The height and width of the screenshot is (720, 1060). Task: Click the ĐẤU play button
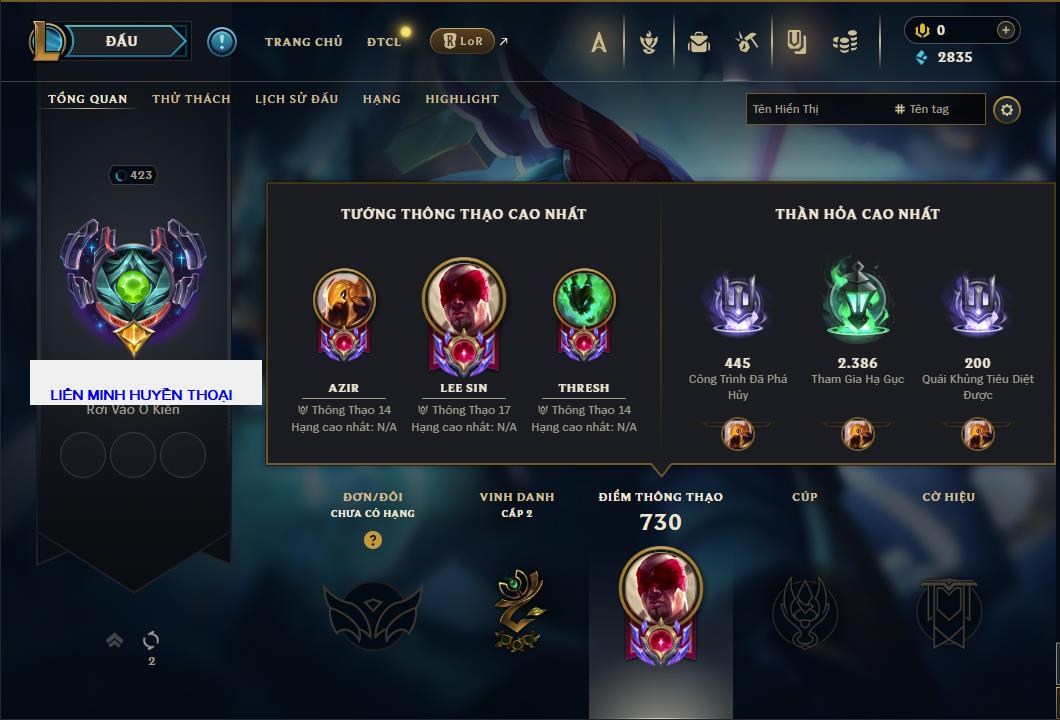pyautogui.click(x=122, y=41)
